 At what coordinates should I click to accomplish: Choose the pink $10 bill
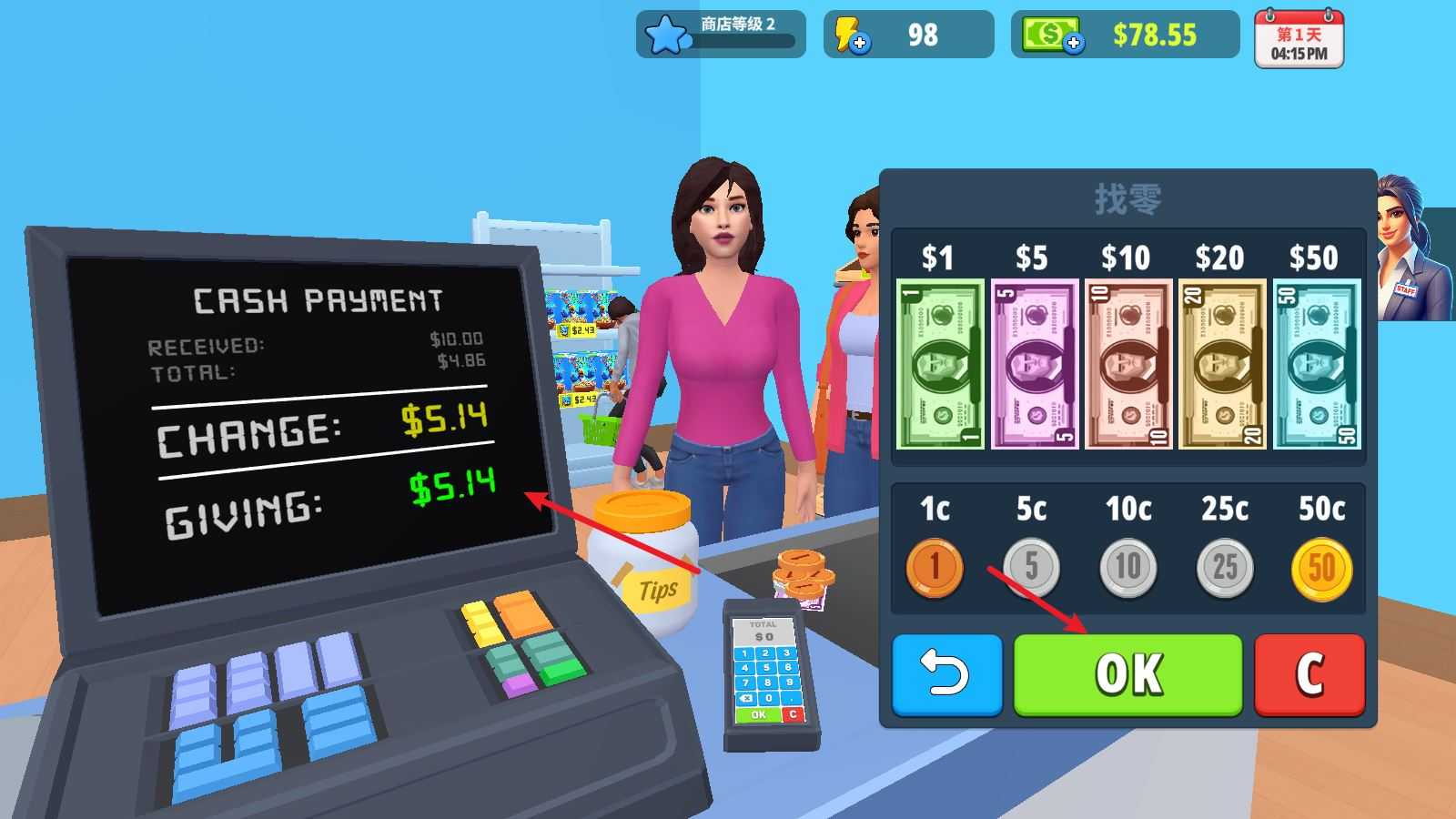click(x=1127, y=364)
